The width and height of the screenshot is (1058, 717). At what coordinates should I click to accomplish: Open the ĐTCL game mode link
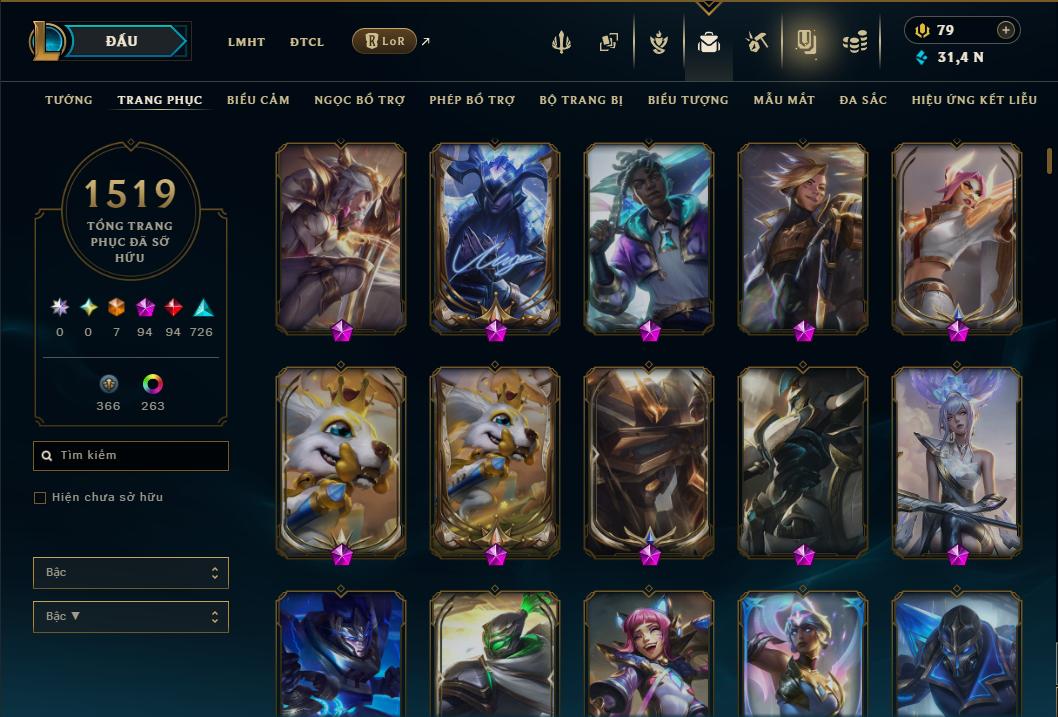pos(307,42)
